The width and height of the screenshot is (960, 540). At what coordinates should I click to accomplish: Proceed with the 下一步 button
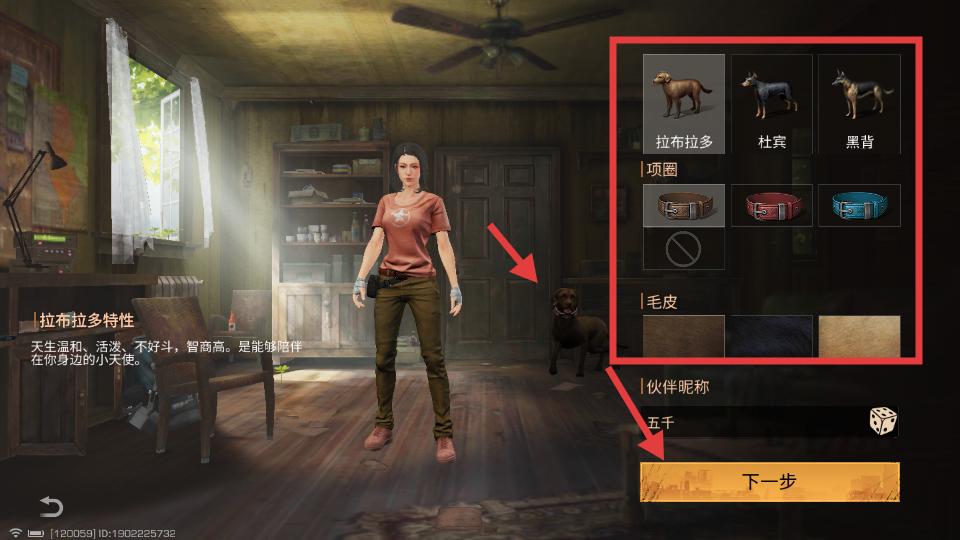click(770, 482)
